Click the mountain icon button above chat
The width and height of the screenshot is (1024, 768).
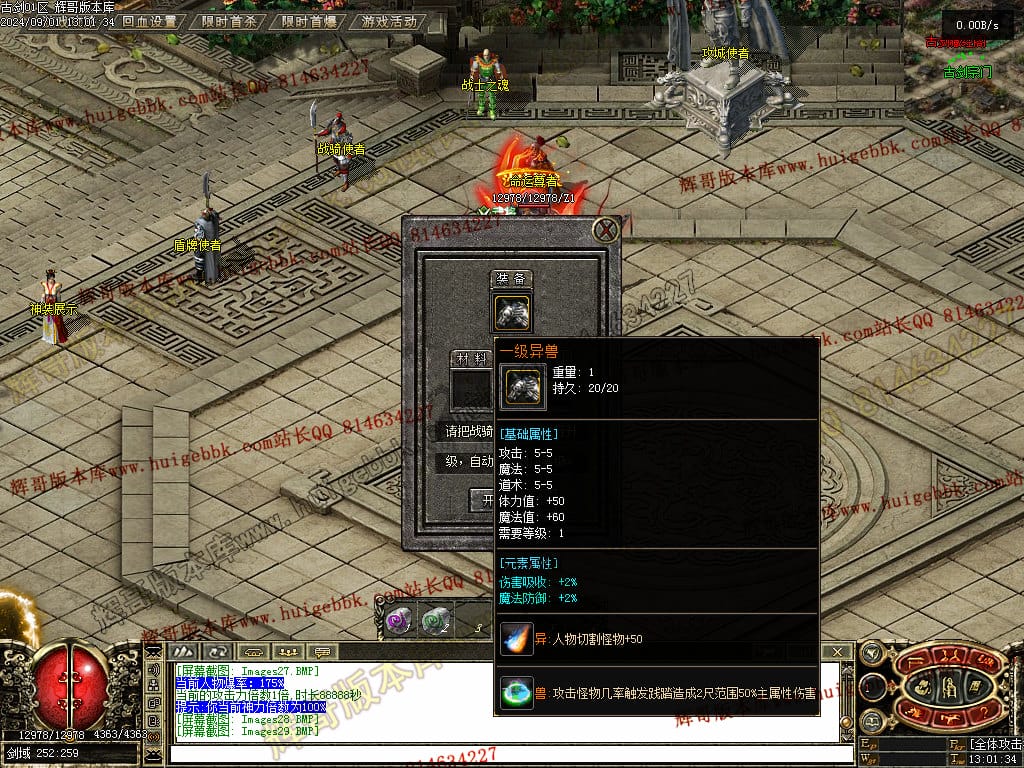pos(182,652)
